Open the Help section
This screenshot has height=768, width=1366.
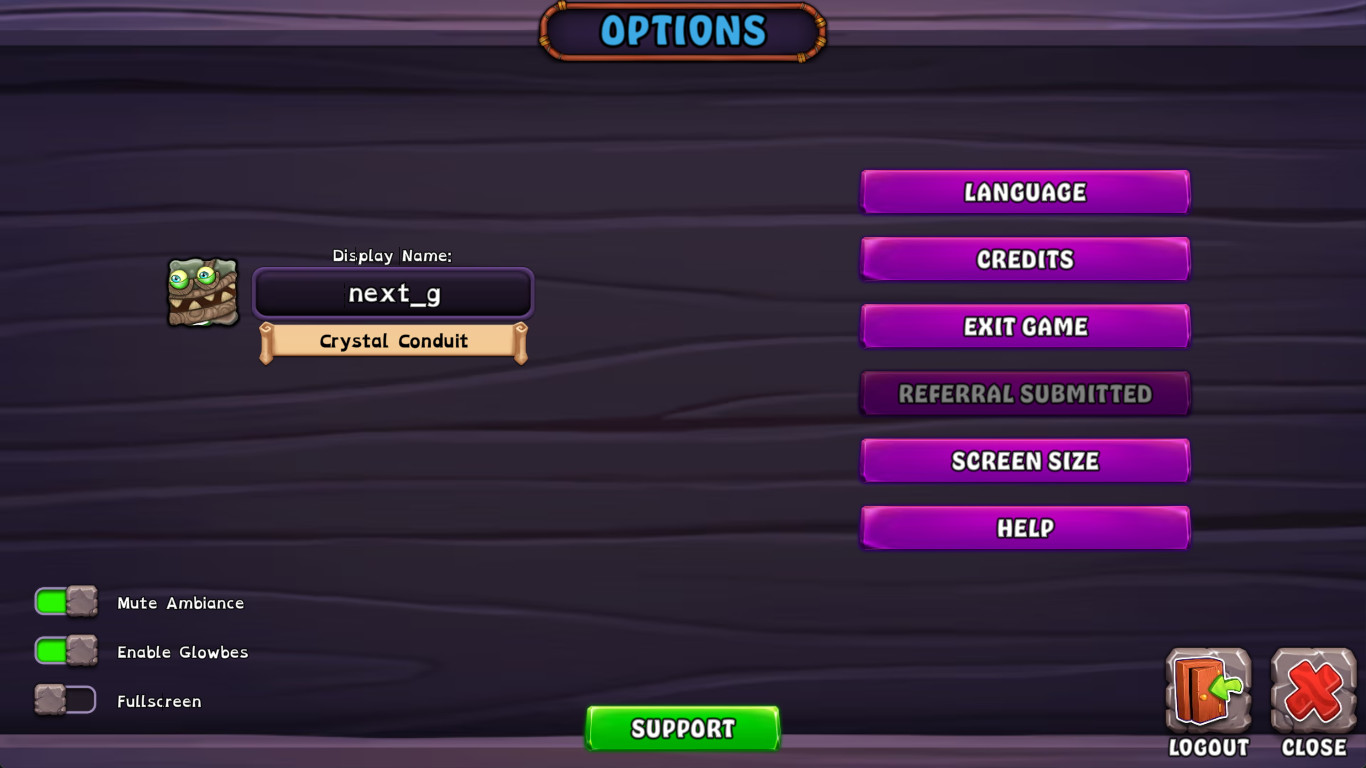pos(1024,527)
